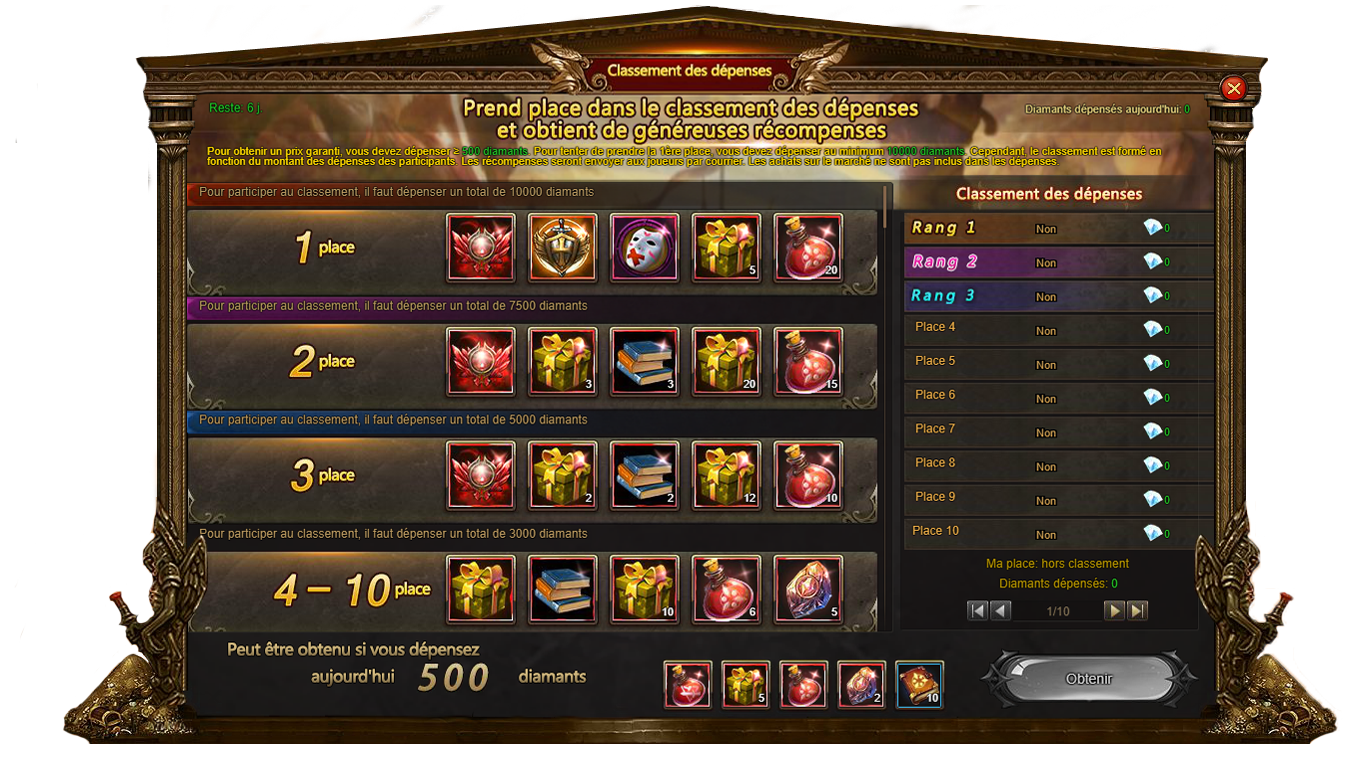Screen dimensions: 1358x767
Task: Select the spellbook daily reward with quantity 10
Action: click(x=919, y=685)
